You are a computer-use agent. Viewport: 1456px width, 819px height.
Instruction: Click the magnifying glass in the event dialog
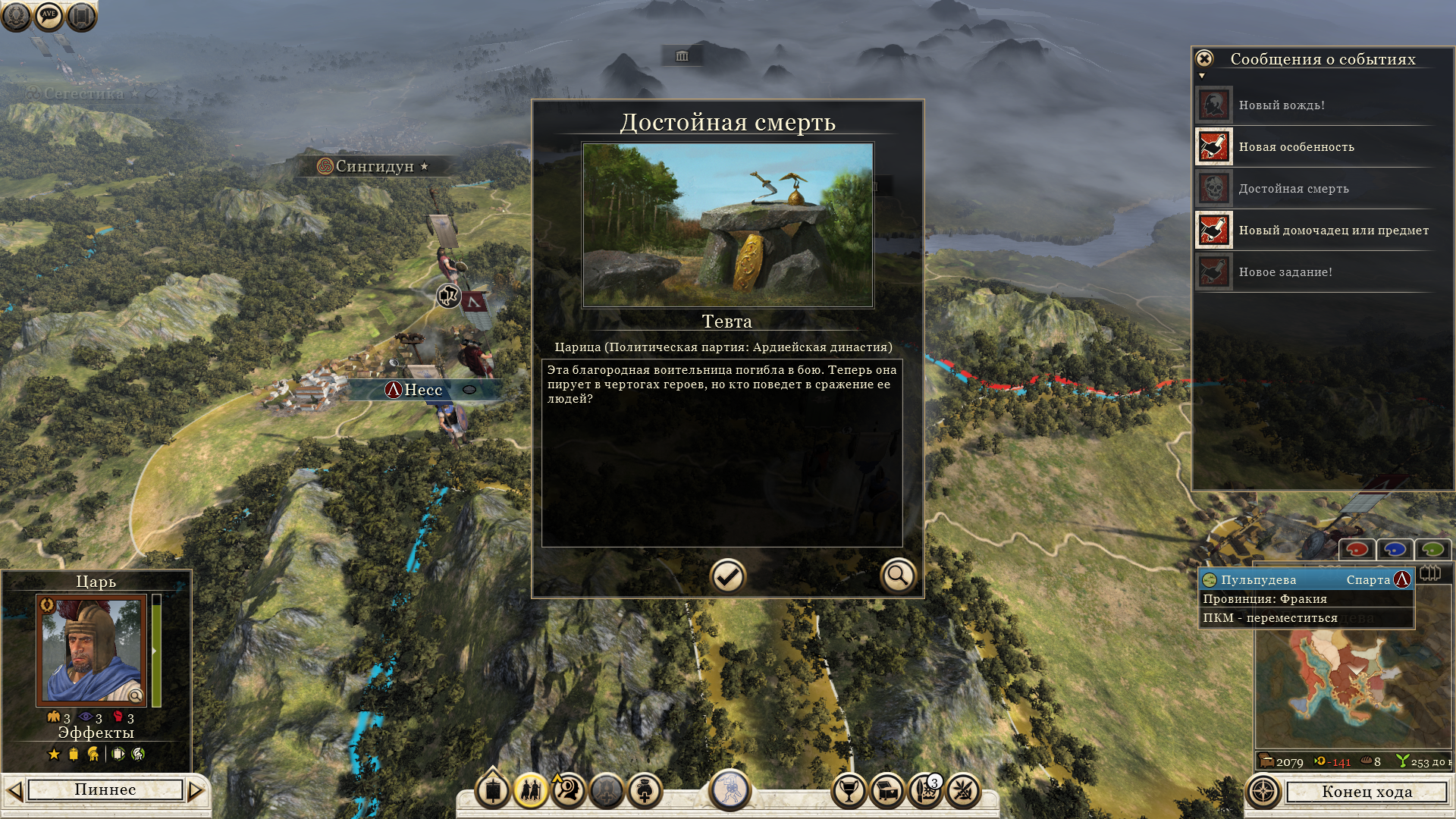pyautogui.click(x=898, y=576)
